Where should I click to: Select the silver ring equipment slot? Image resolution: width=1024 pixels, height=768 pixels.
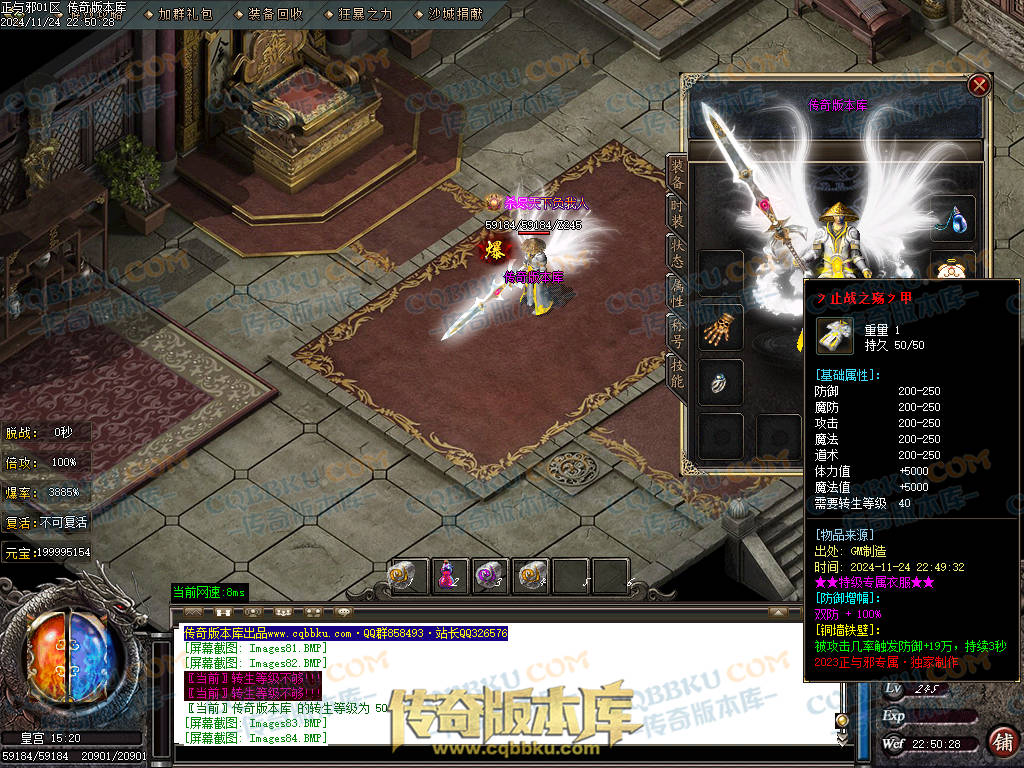720,382
